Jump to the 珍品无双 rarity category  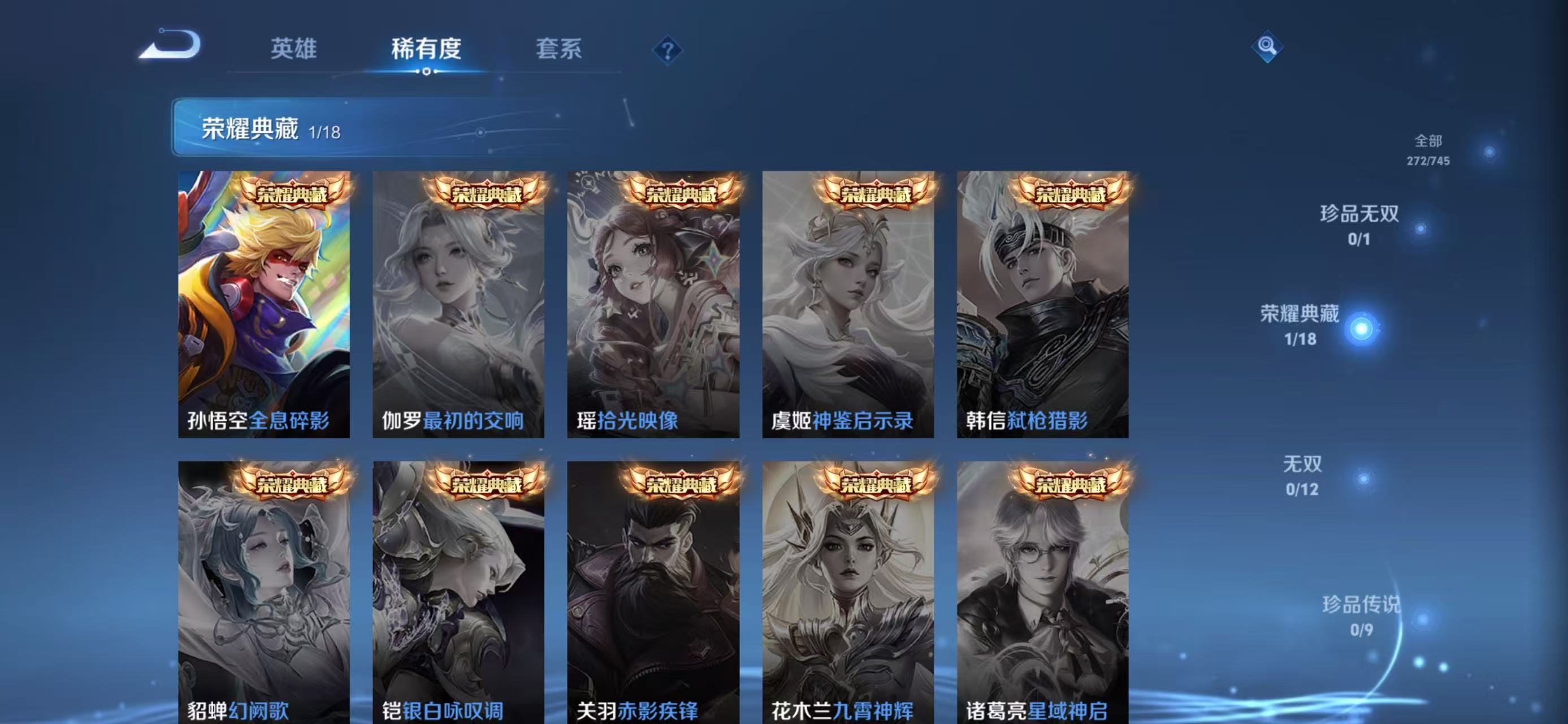[x=1359, y=224]
